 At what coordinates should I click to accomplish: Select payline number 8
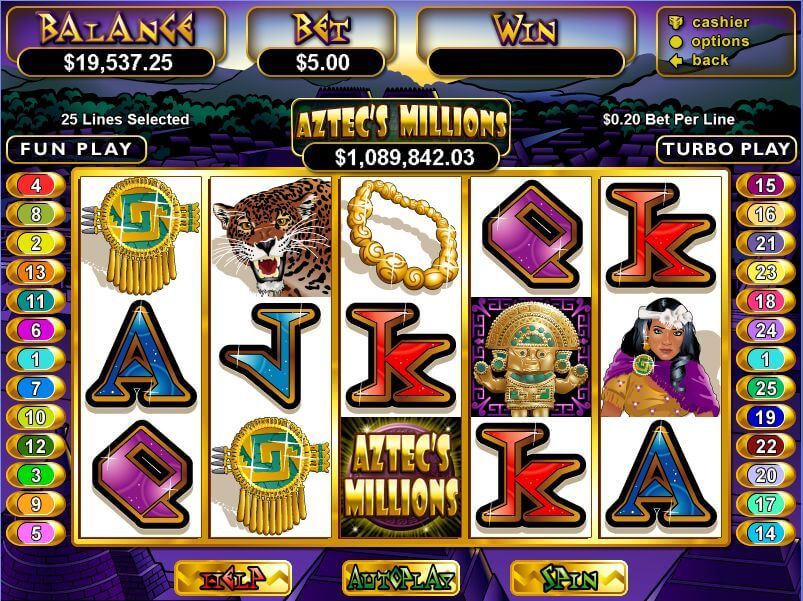[x=35, y=214]
